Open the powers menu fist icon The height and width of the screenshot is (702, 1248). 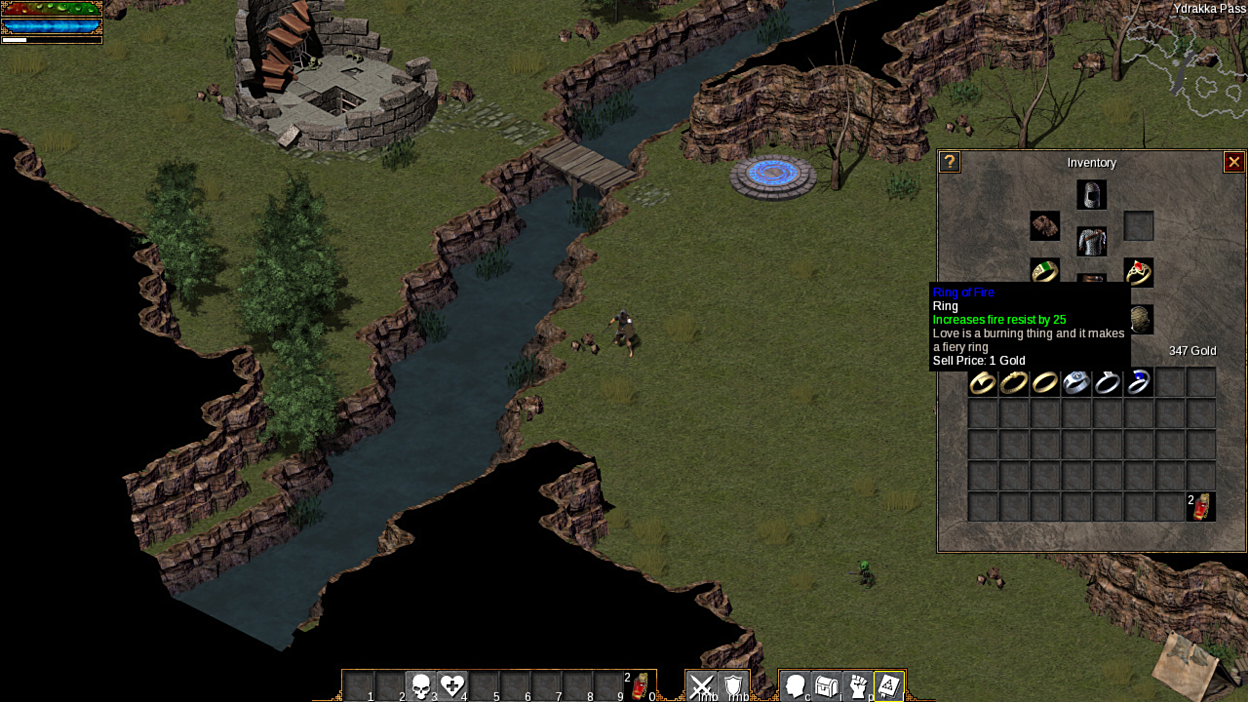(x=857, y=686)
